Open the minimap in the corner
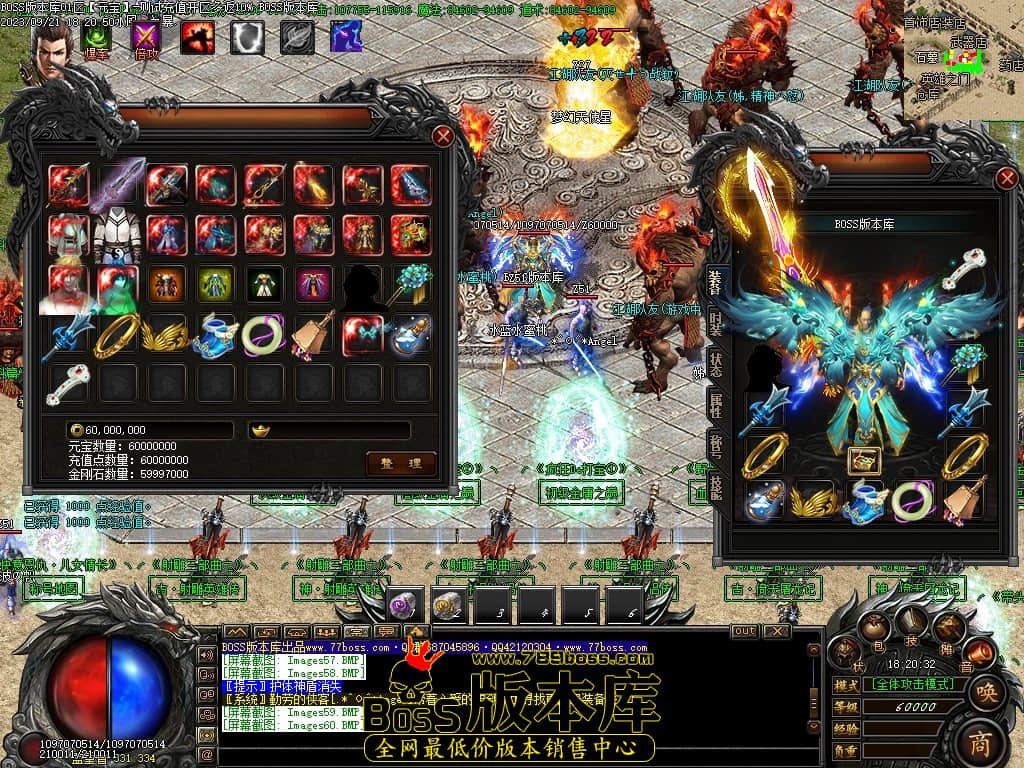This screenshot has height=768, width=1024. (x=962, y=60)
